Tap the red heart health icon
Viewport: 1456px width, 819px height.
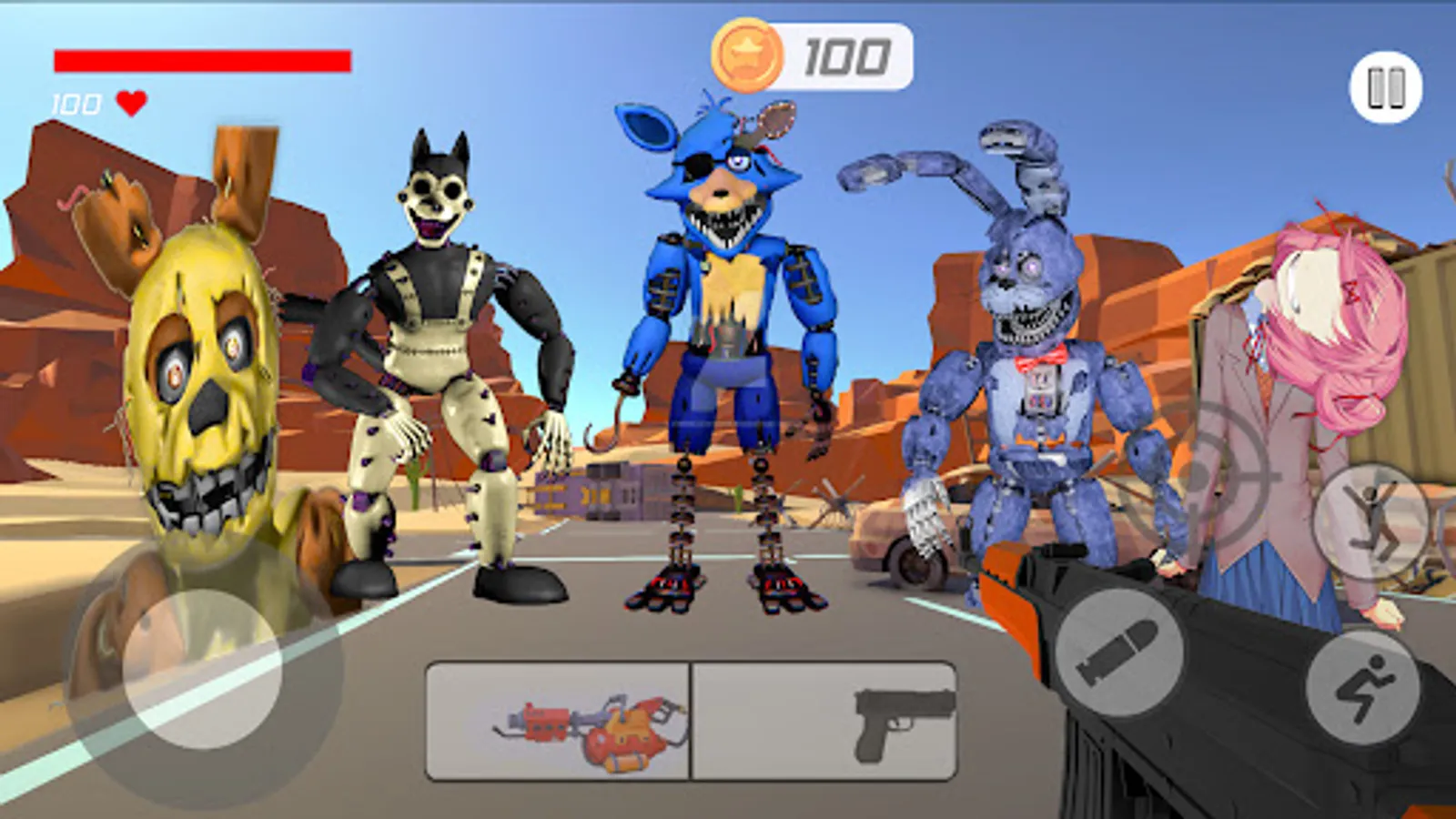click(130, 103)
